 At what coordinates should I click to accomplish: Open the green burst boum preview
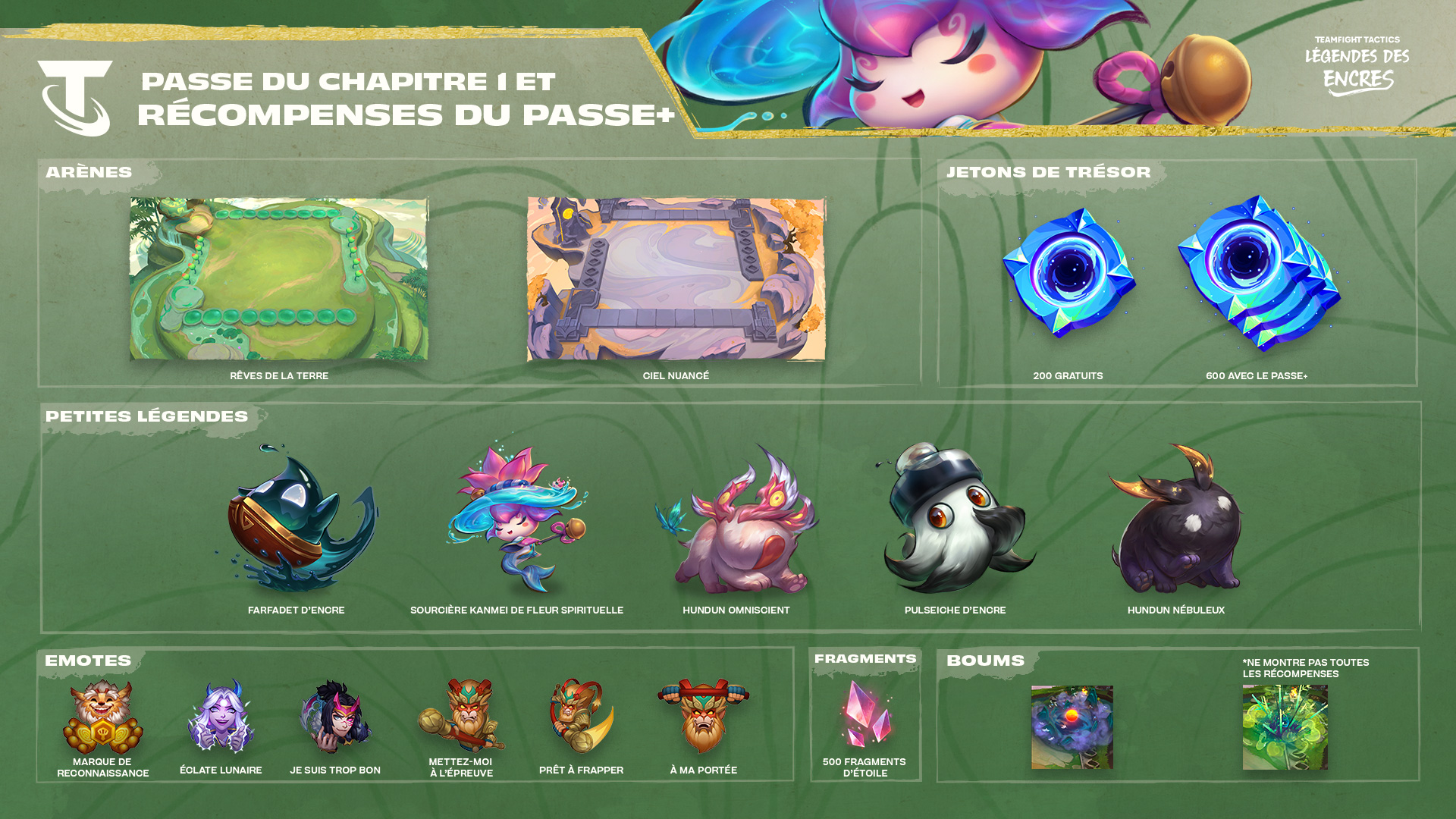tap(1285, 727)
